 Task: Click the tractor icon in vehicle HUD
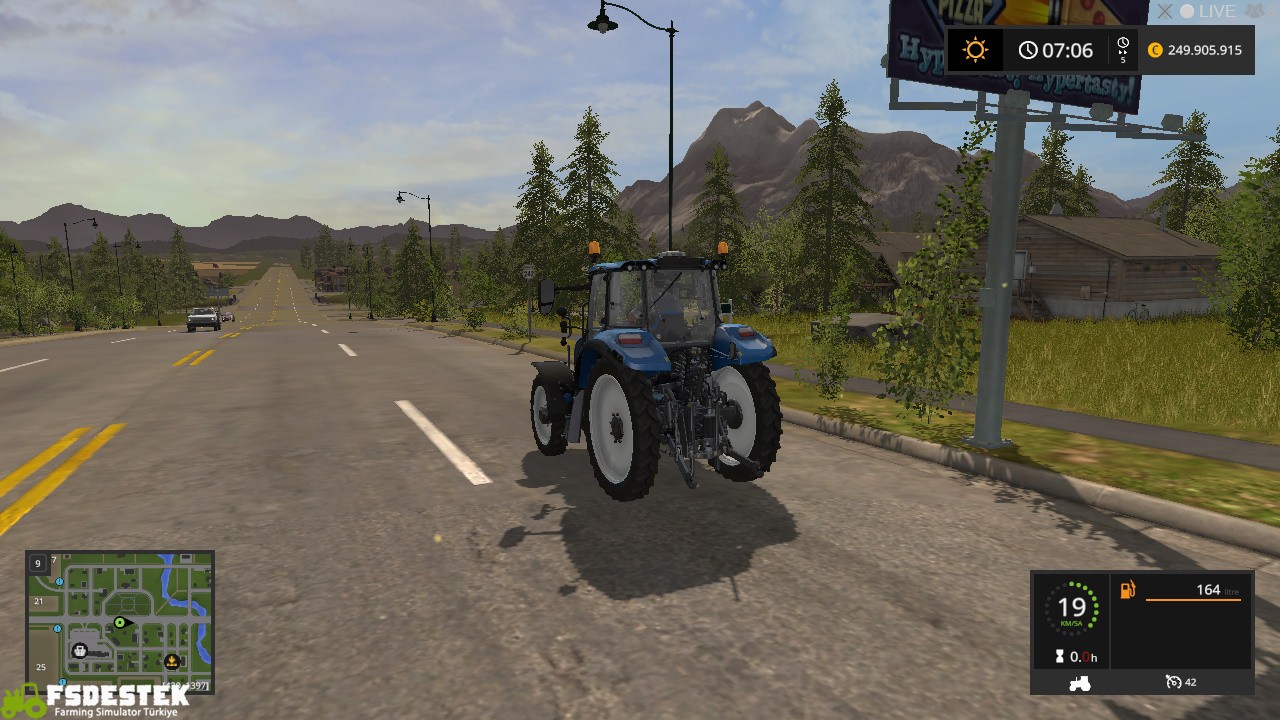coord(1080,683)
